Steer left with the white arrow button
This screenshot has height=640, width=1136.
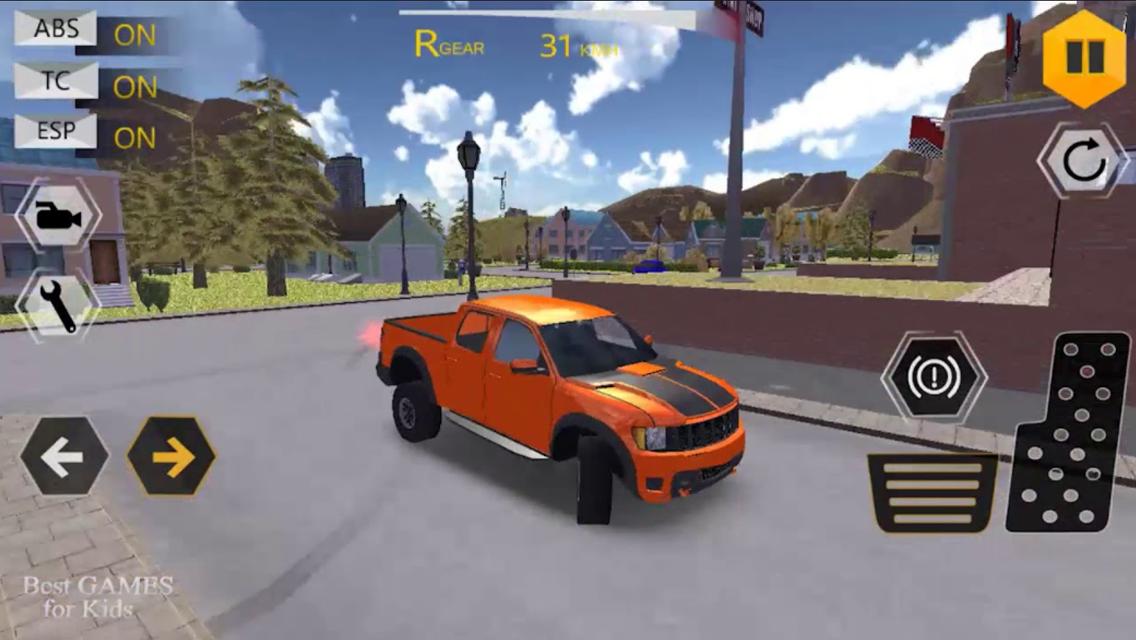tap(64, 456)
